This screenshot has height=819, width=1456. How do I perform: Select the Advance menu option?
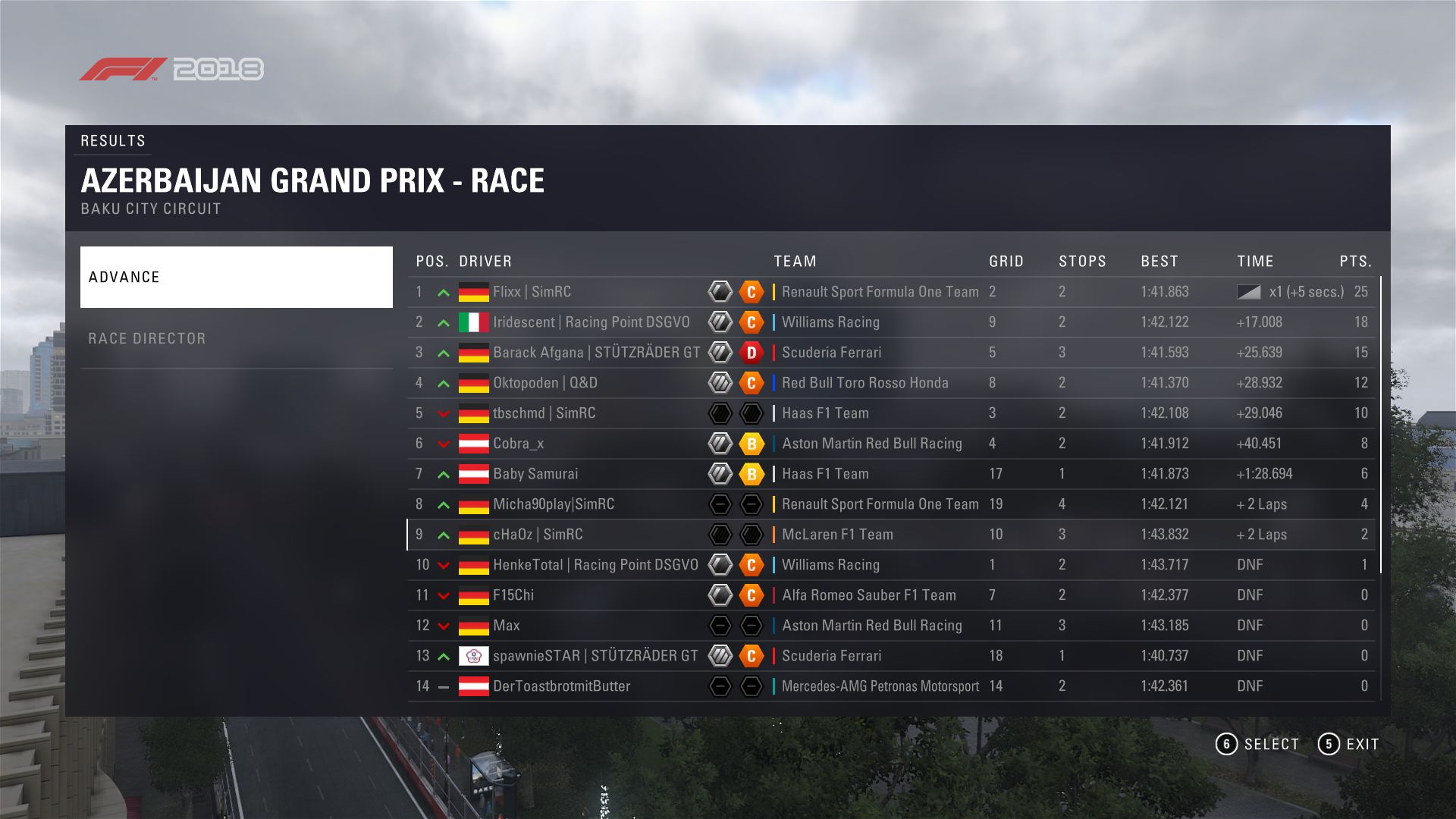click(236, 277)
